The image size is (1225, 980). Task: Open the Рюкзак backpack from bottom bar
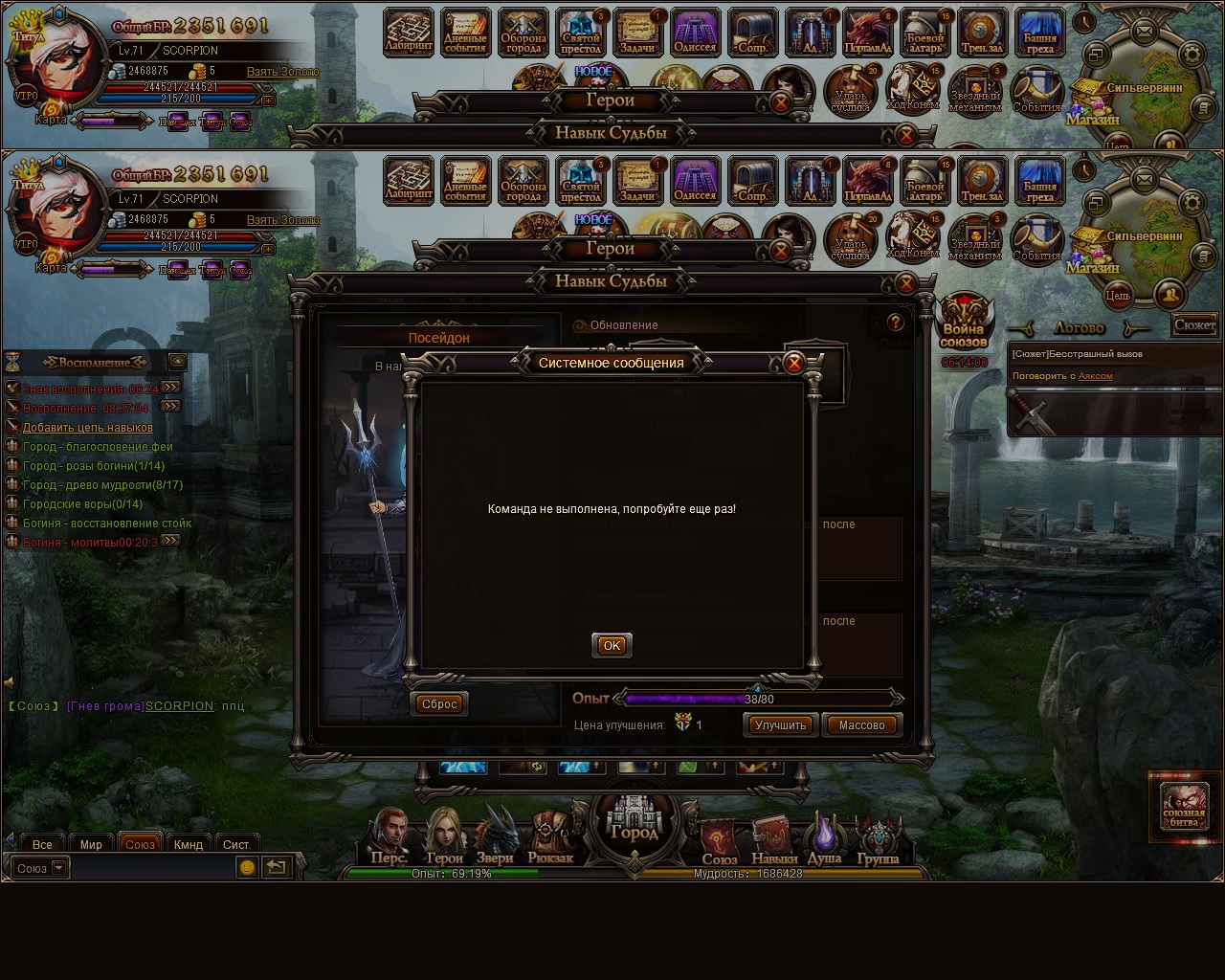click(550, 836)
